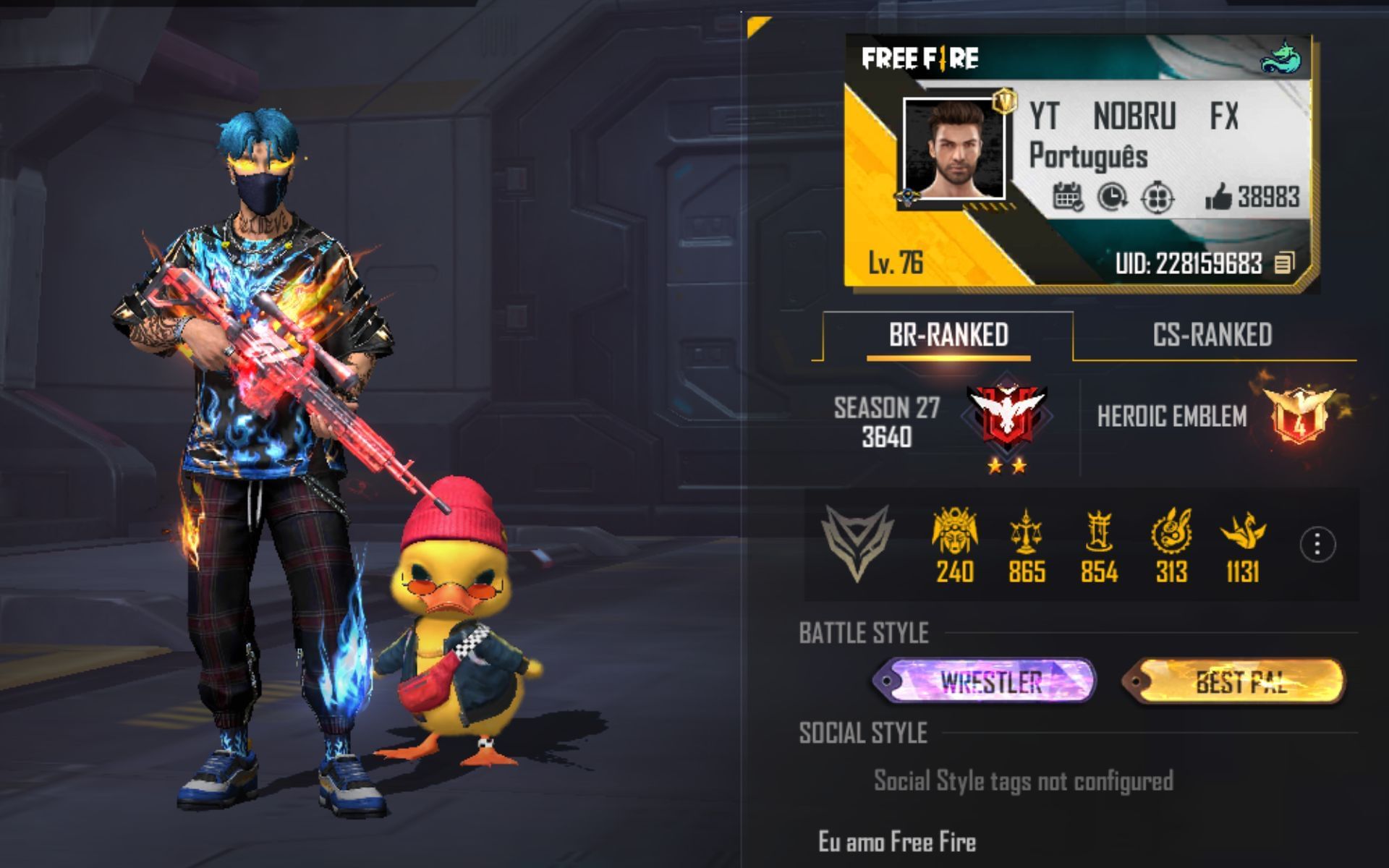Give a like with the thumbs-up icon
The image size is (1389, 868).
[x=1219, y=197]
